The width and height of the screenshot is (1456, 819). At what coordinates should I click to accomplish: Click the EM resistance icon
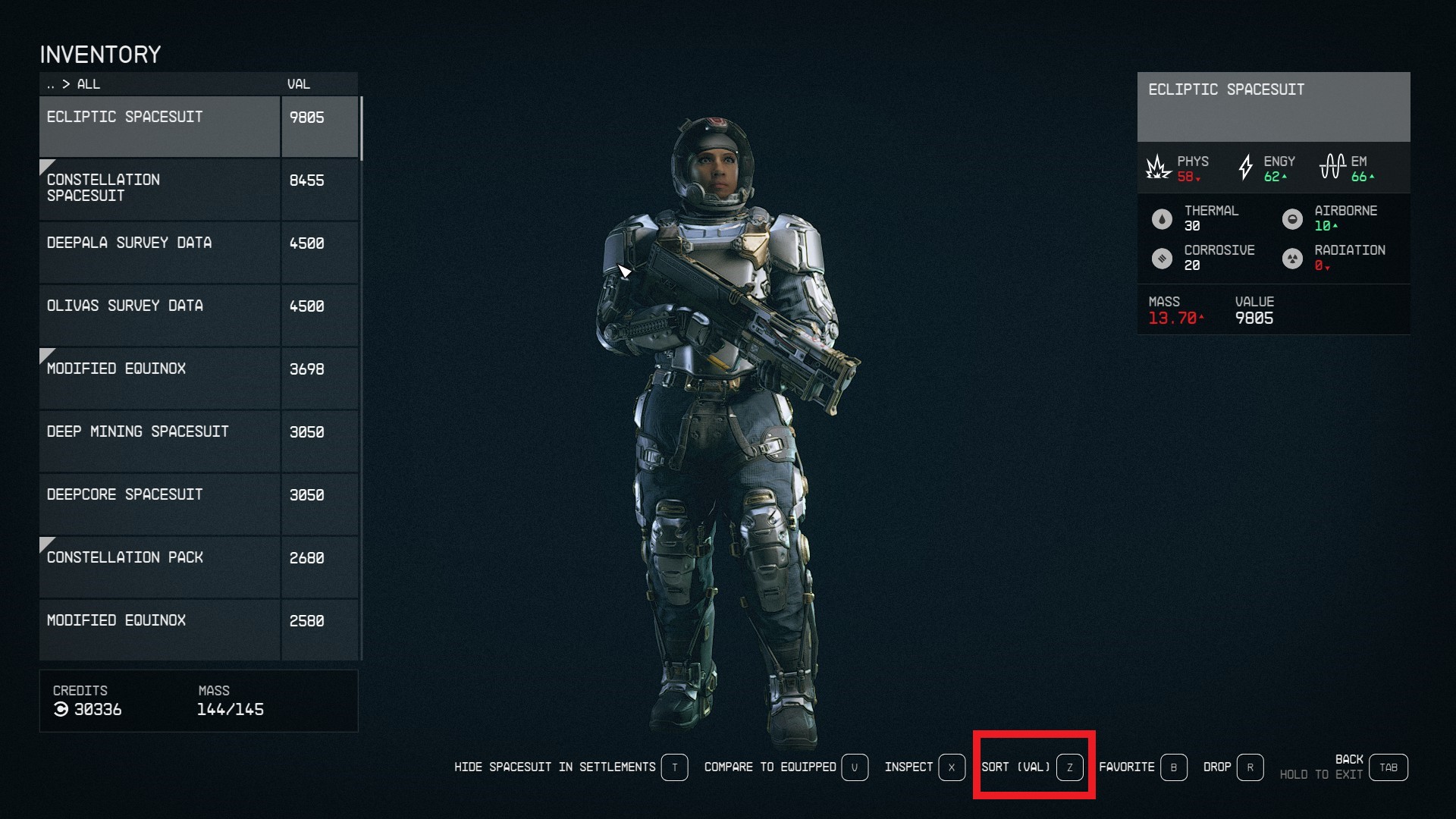[x=1332, y=168]
